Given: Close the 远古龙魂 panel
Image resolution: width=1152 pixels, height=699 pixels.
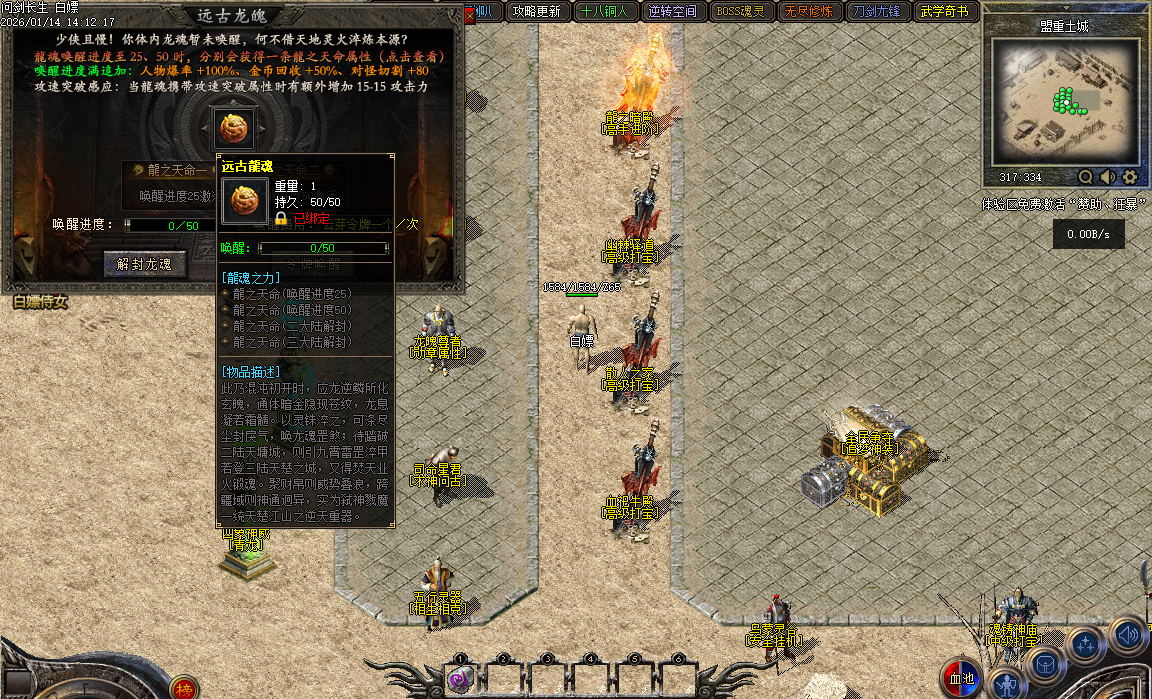Looking at the screenshot, I should click(x=470, y=15).
